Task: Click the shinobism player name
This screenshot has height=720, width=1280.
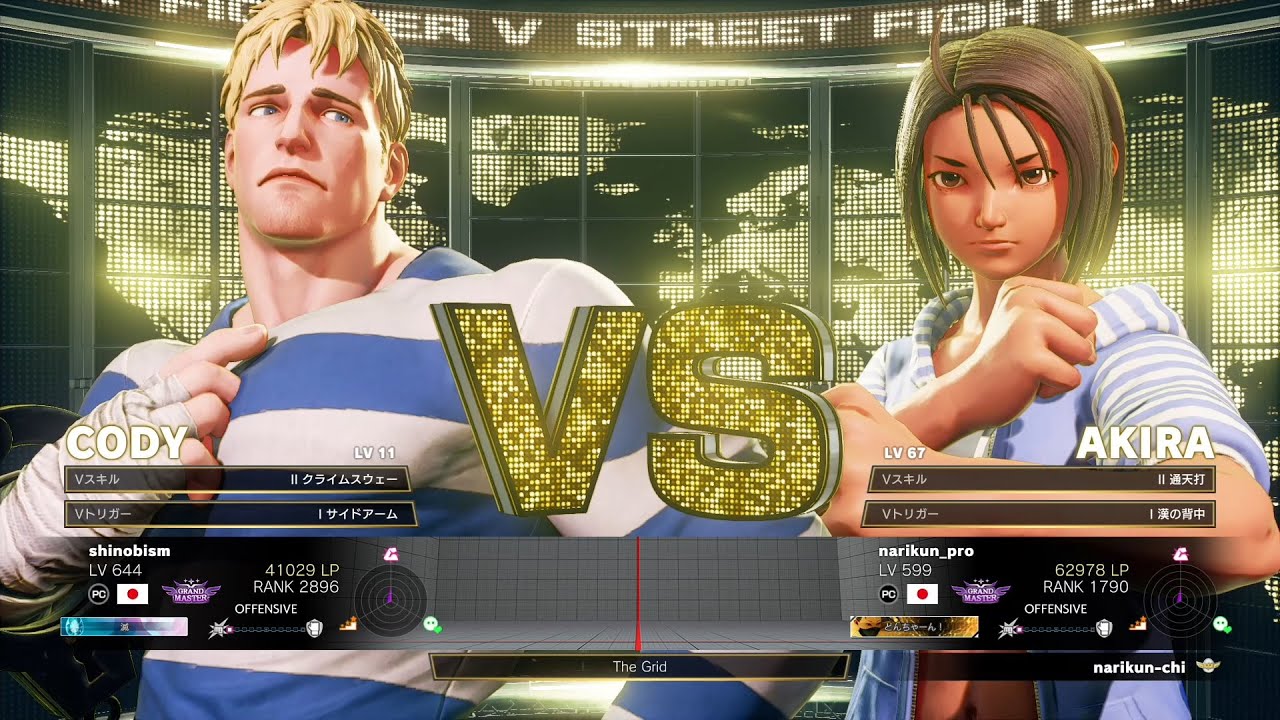Action: pos(129,551)
